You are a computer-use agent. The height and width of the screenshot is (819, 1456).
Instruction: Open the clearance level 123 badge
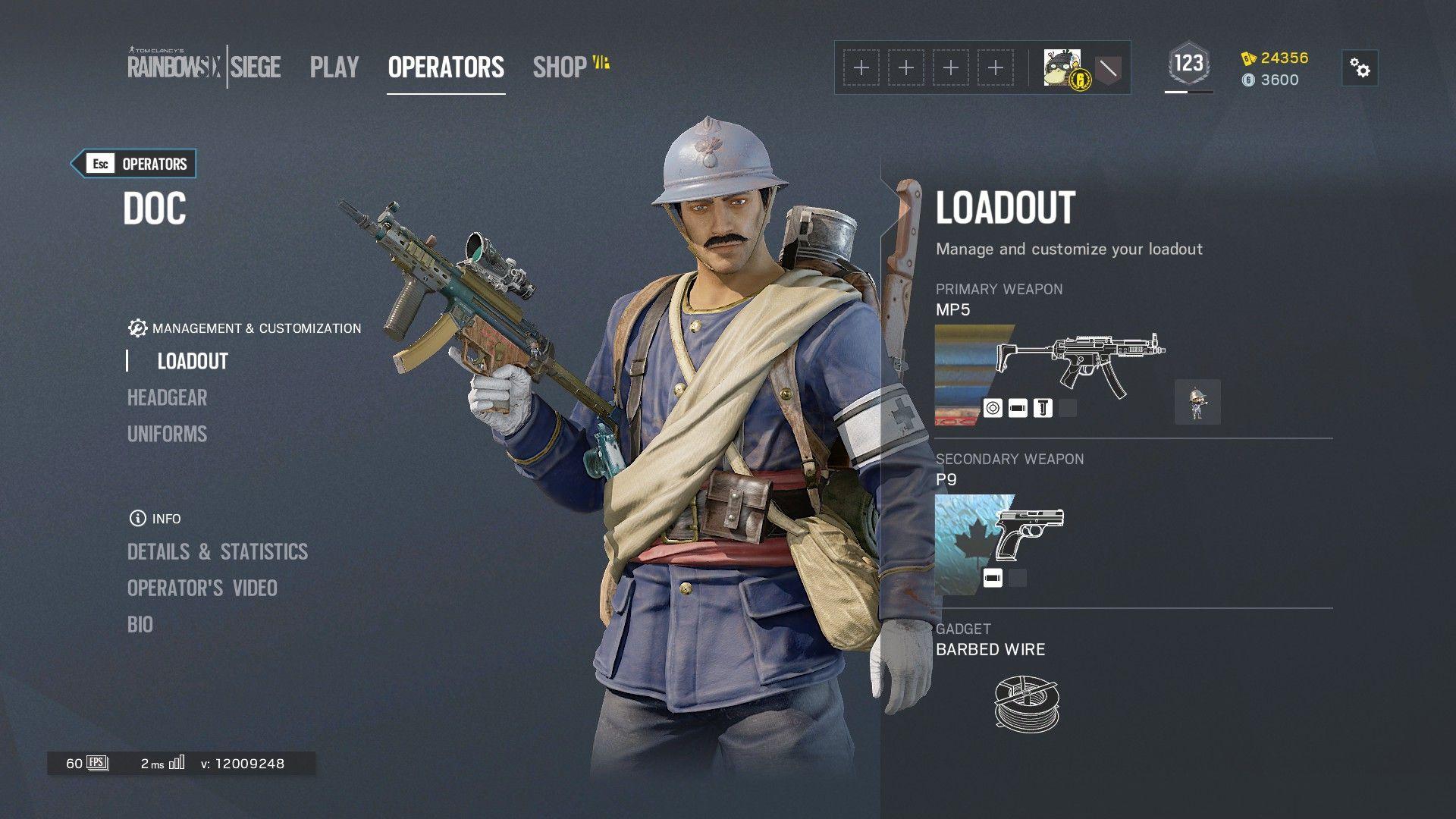[1188, 64]
